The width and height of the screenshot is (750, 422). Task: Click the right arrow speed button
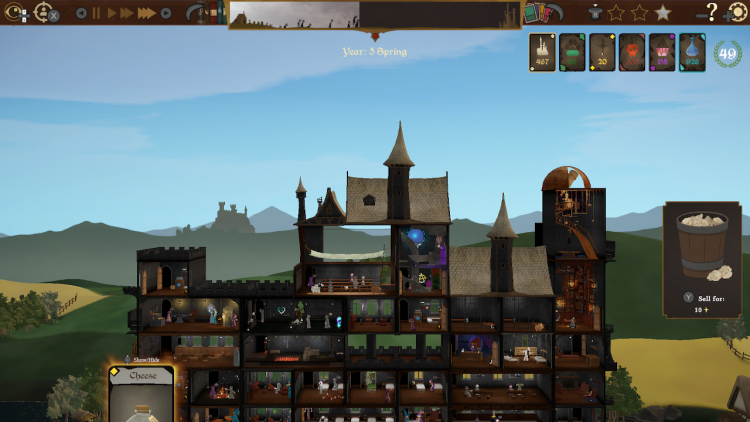(x=166, y=13)
